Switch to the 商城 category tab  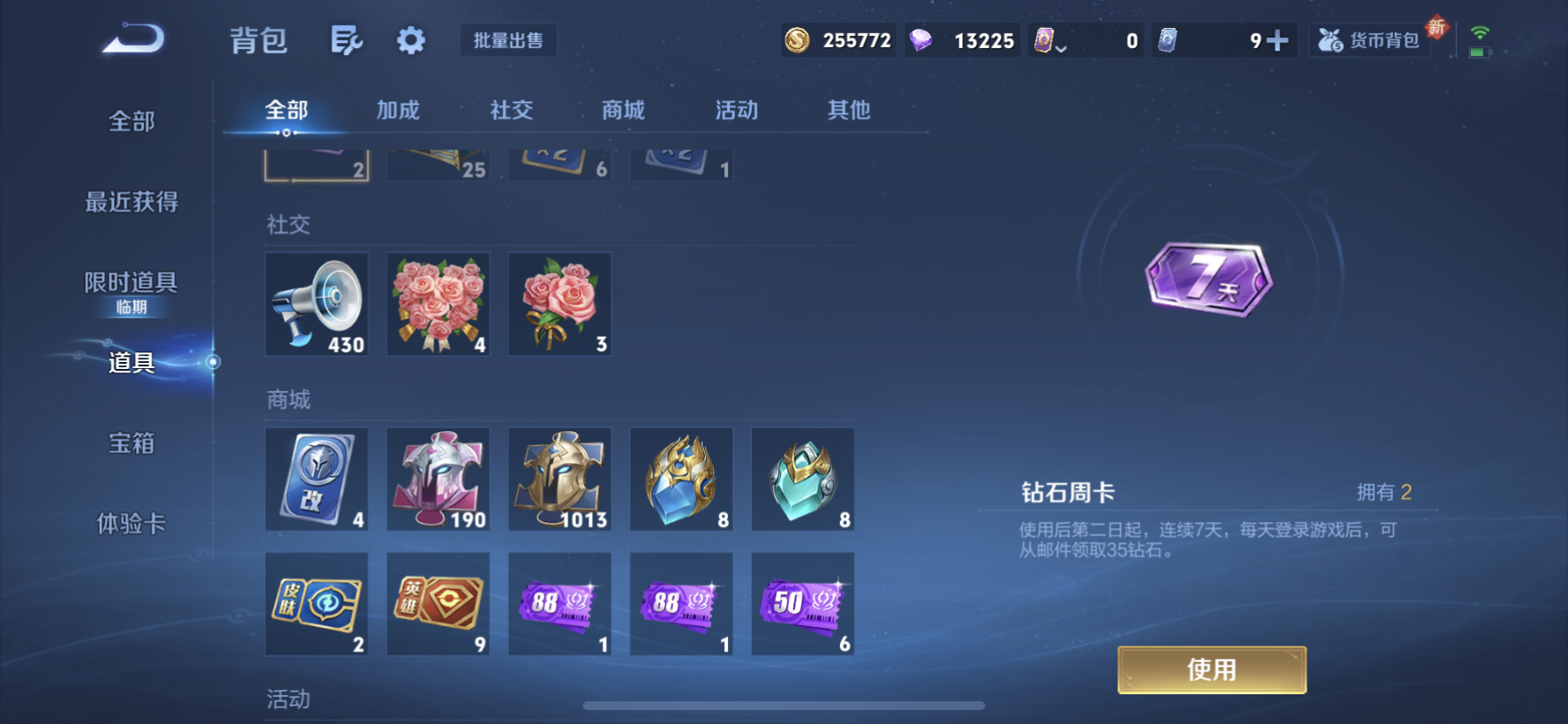[623, 109]
